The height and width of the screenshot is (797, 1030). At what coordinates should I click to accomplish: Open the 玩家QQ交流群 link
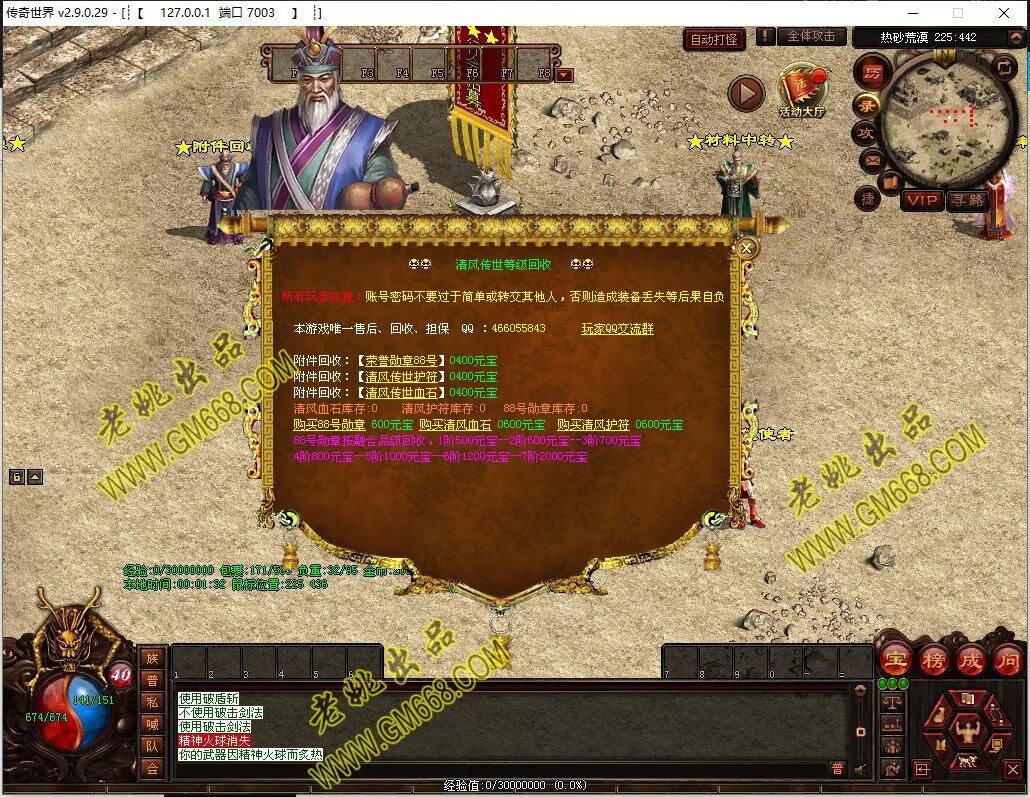(617, 328)
